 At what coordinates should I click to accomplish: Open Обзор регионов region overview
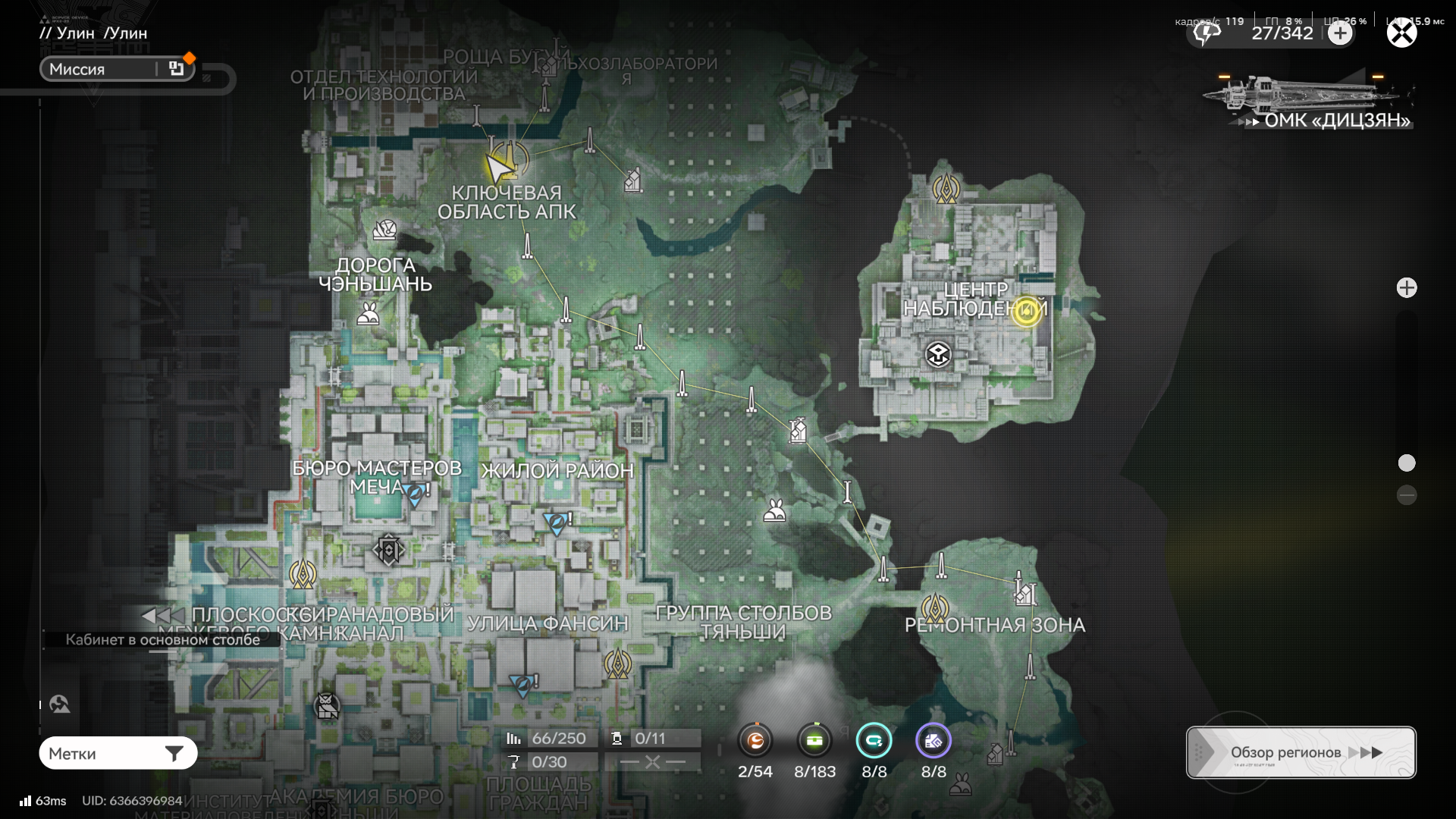(1301, 752)
